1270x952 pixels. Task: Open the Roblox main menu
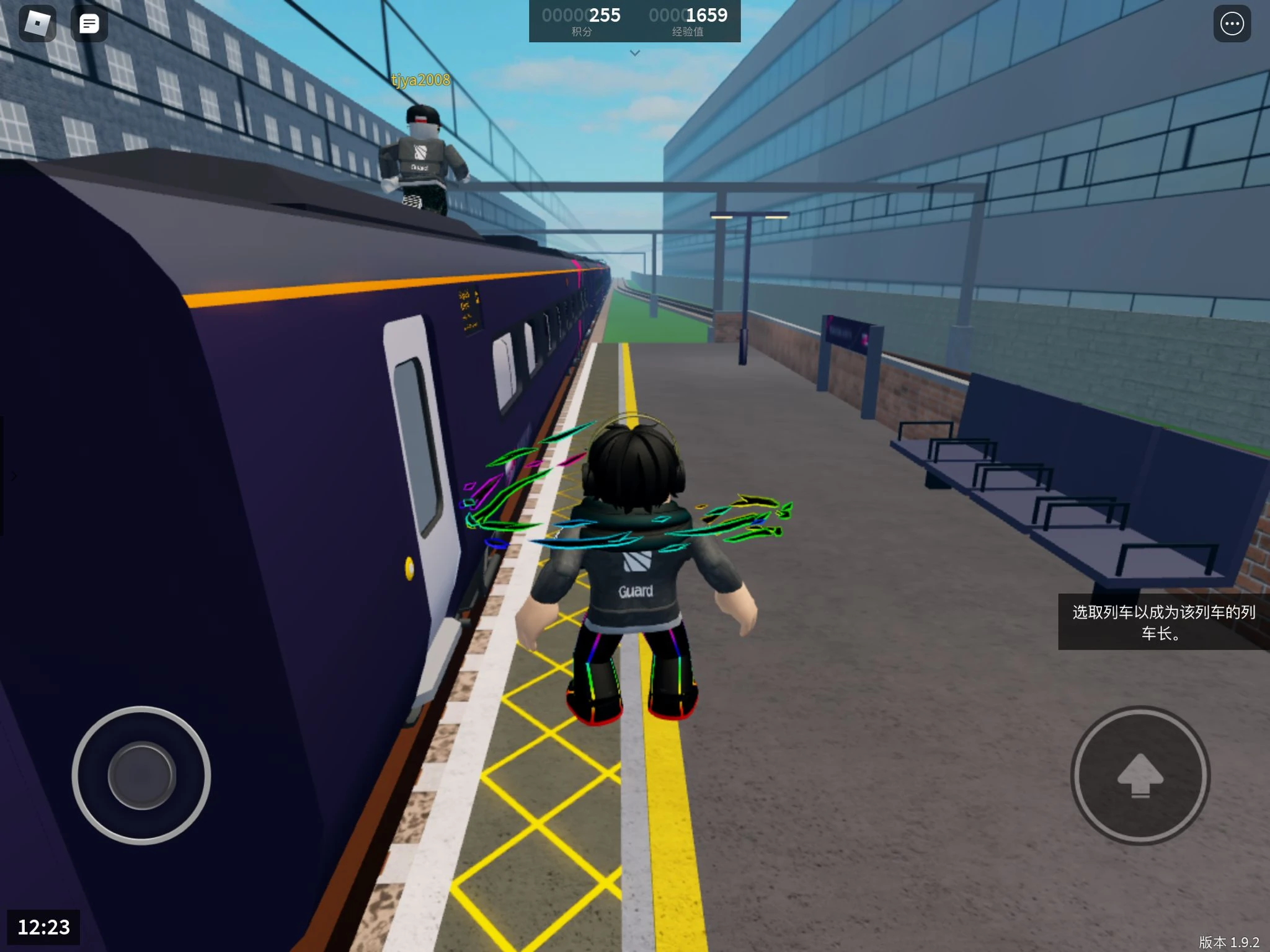(x=38, y=24)
